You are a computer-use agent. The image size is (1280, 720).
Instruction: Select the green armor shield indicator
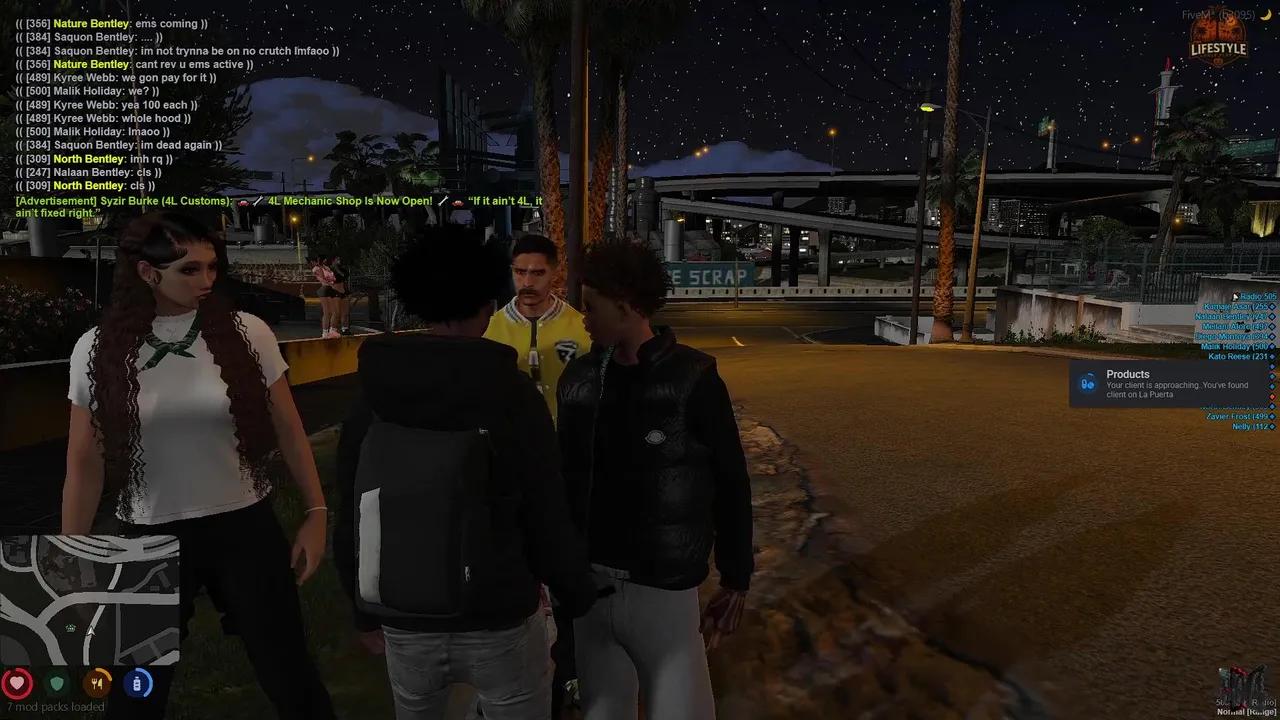point(57,683)
